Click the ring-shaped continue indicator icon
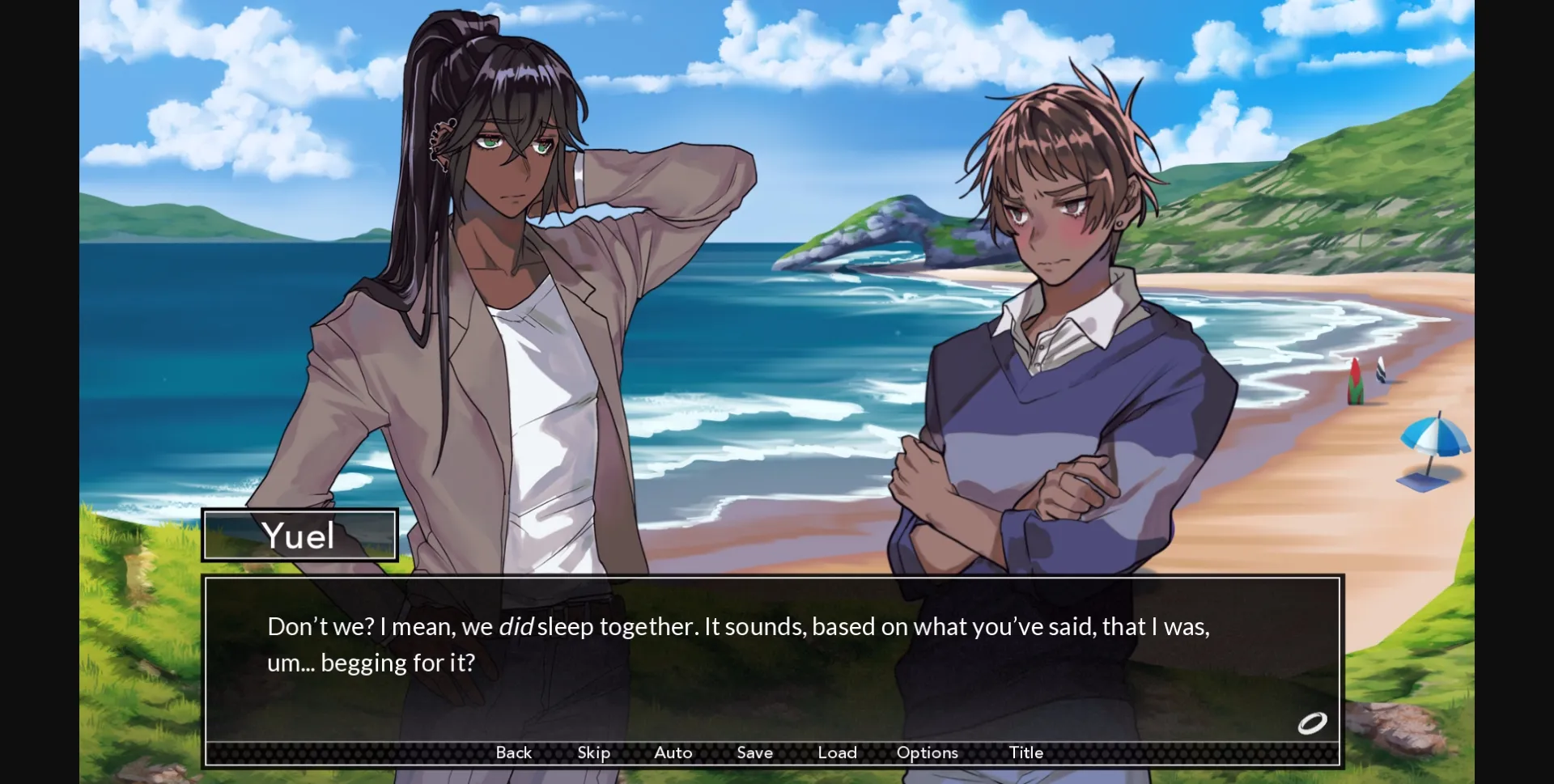Screen dimensions: 1554x784 coord(1312,723)
